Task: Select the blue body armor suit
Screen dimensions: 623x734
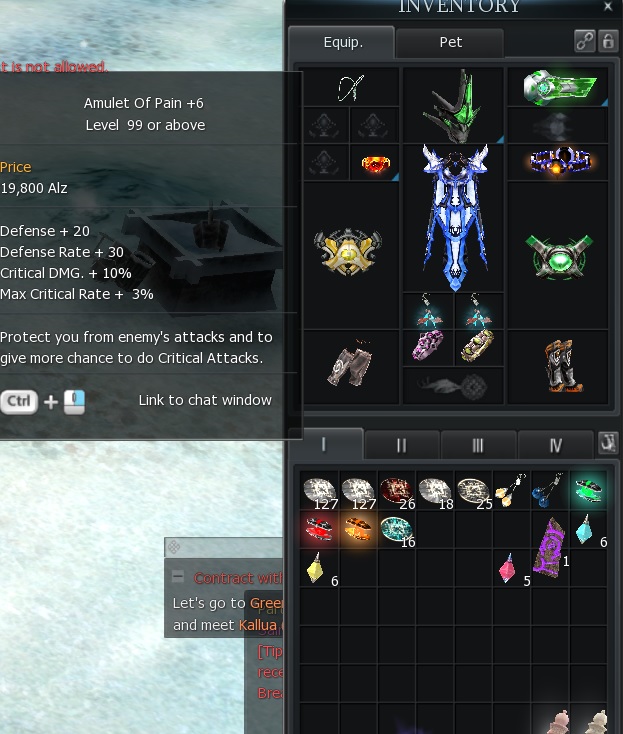Action: 453,215
